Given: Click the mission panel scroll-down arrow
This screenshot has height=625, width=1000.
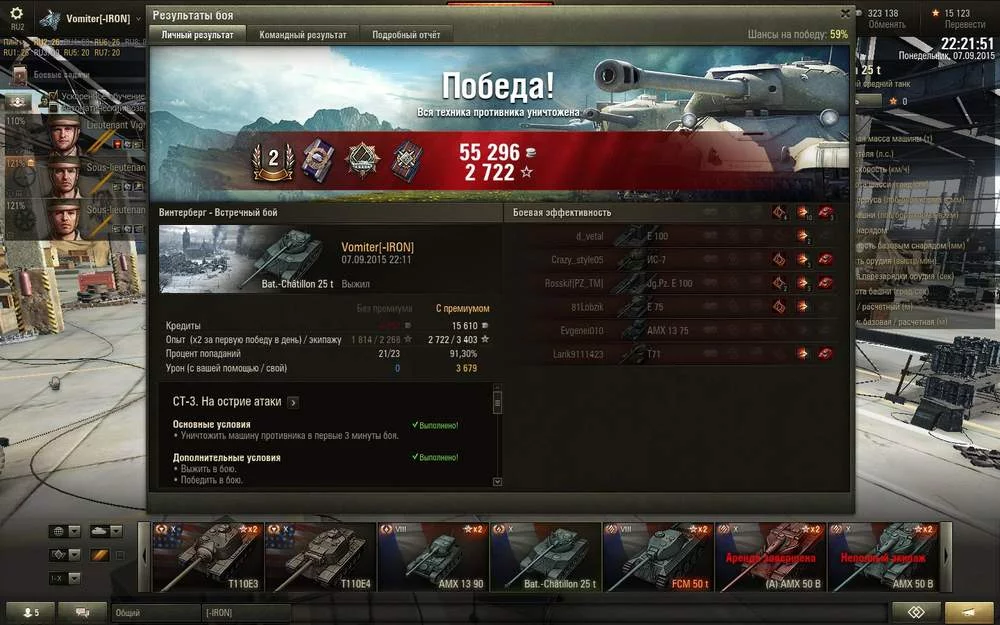Looking at the screenshot, I should coord(497,481).
